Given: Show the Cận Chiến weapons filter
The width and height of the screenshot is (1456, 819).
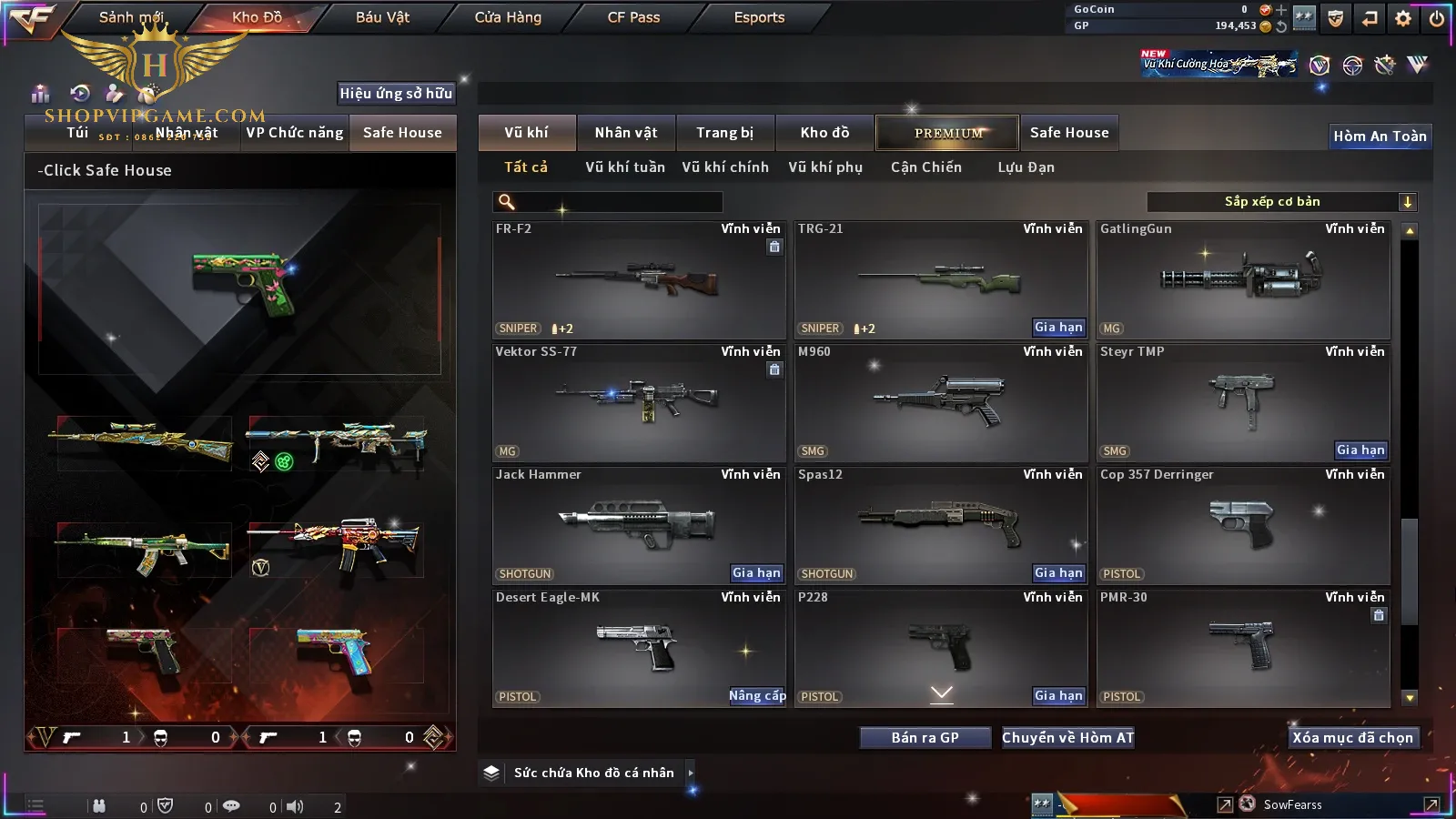Looking at the screenshot, I should point(925,167).
